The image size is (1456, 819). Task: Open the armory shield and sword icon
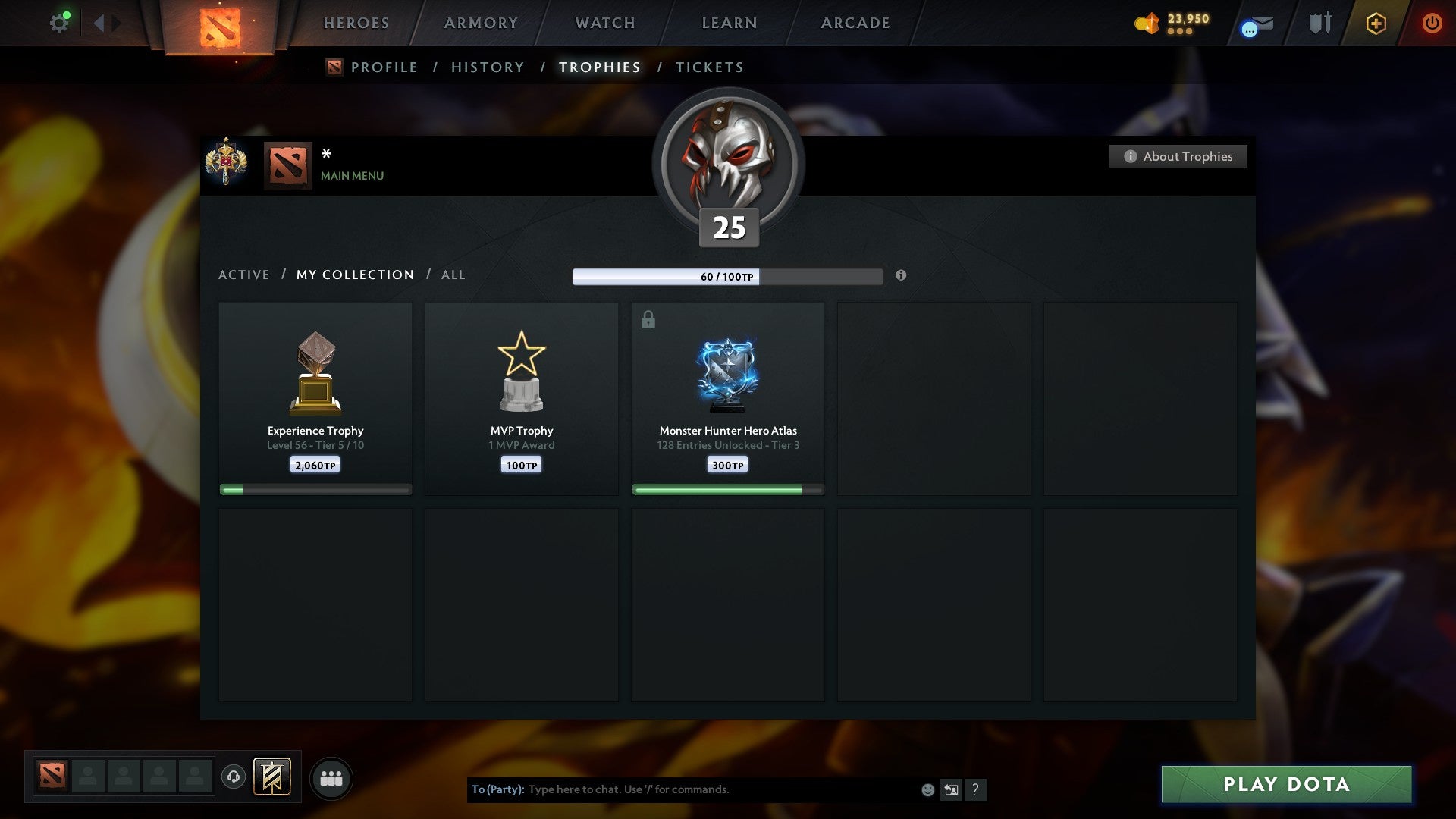[1319, 23]
